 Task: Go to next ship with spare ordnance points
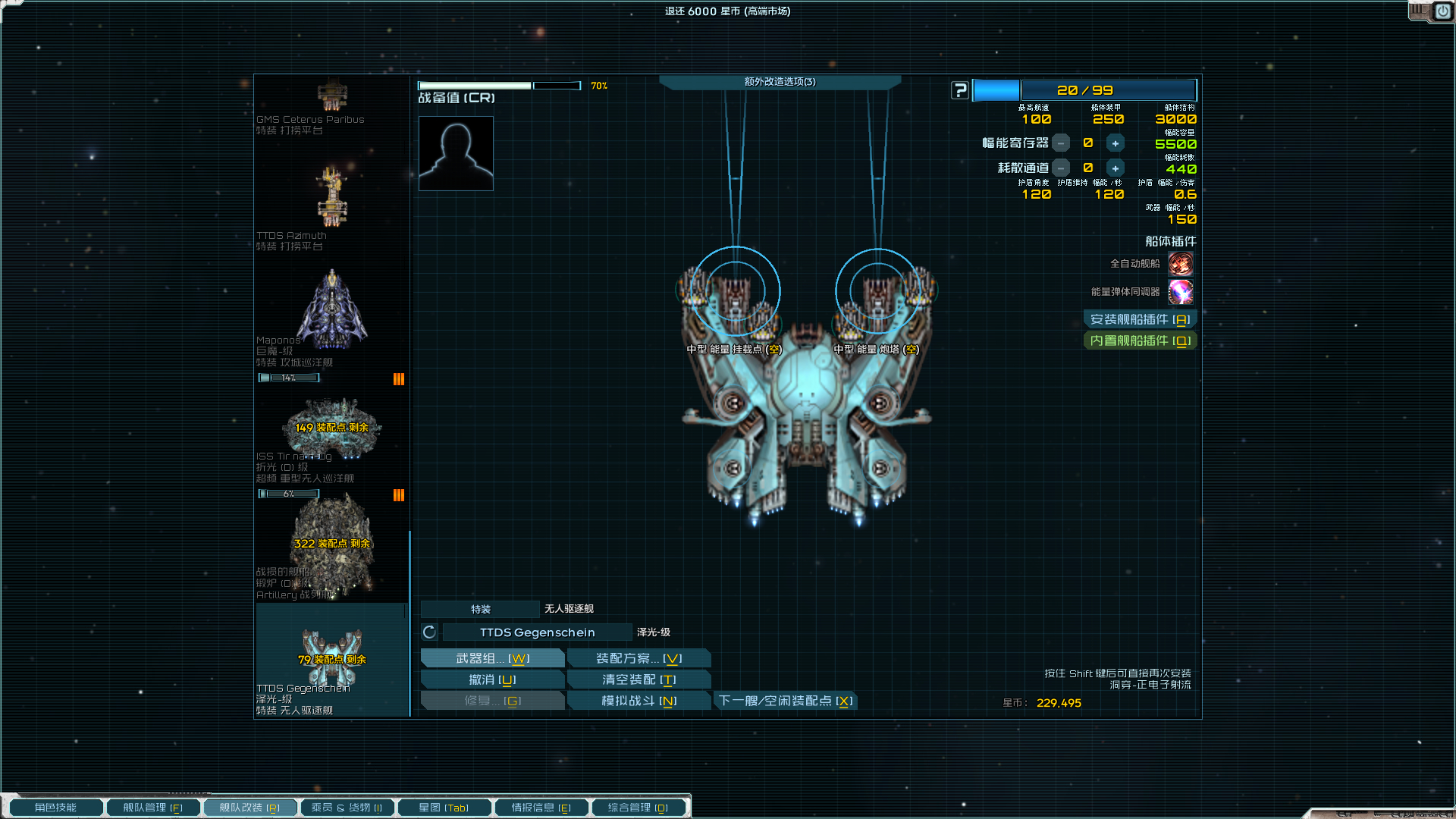786,701
